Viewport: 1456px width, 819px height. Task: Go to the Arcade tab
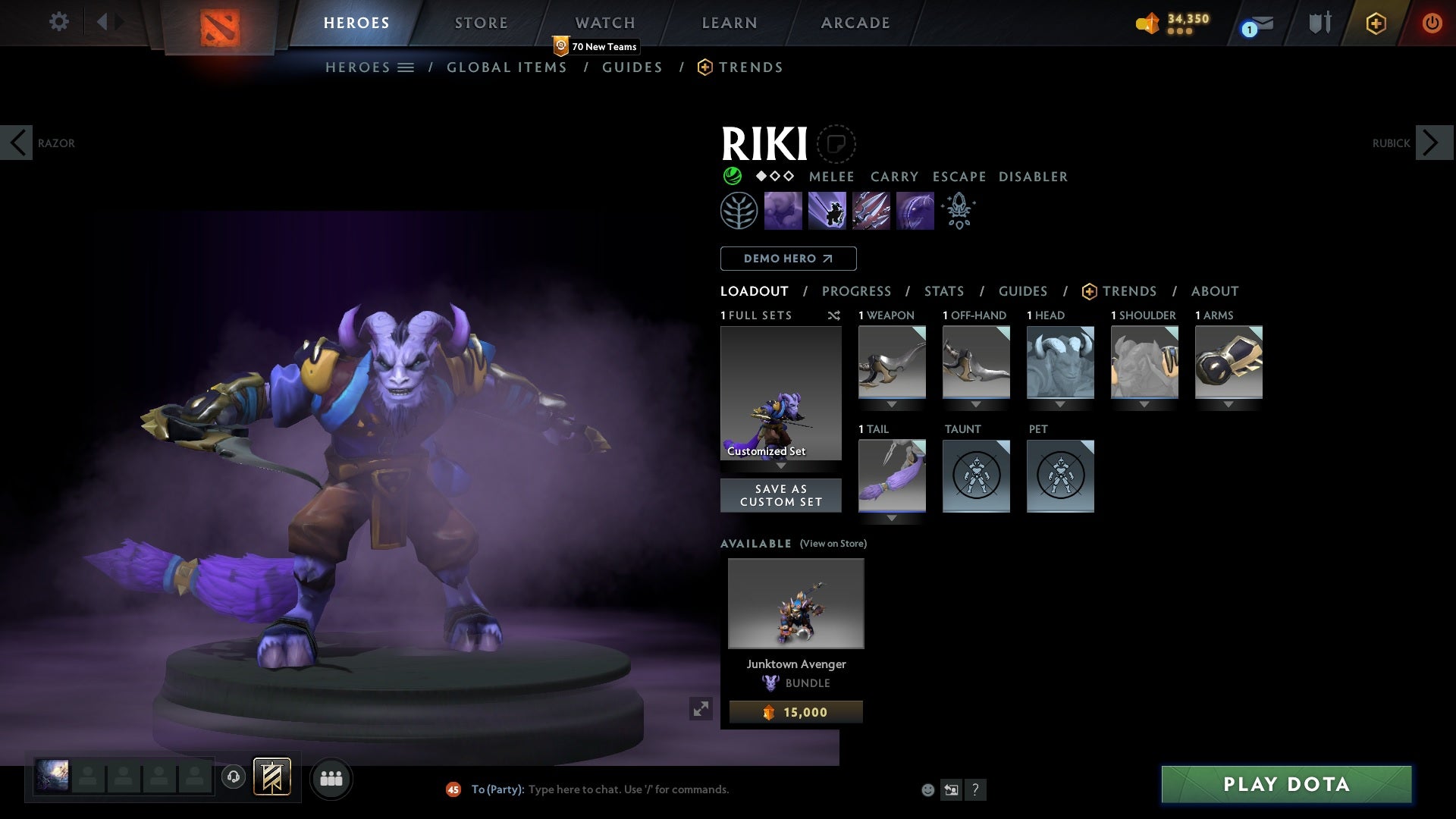point(855,23)
